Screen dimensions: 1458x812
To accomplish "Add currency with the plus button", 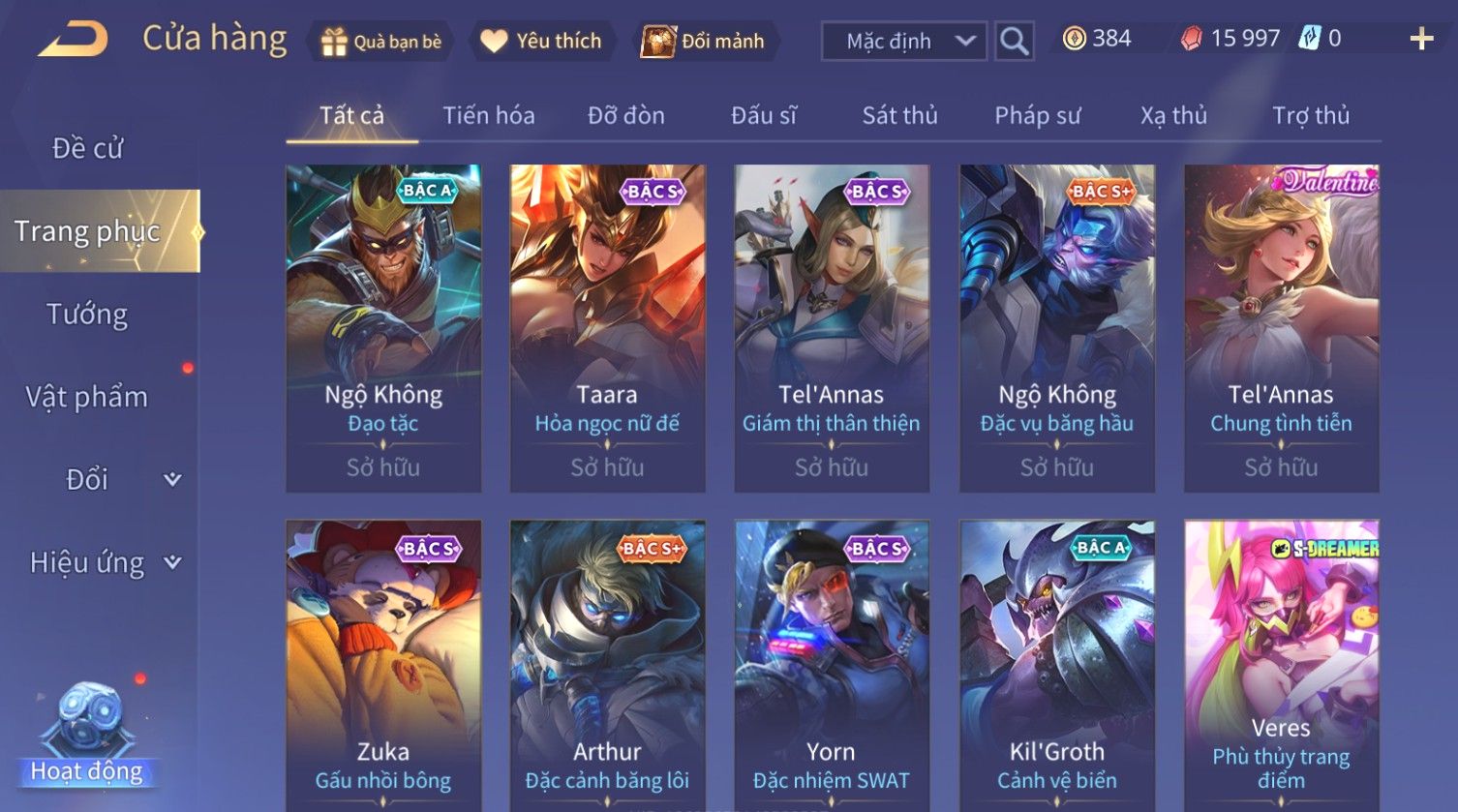I will tap(1420, 40).
